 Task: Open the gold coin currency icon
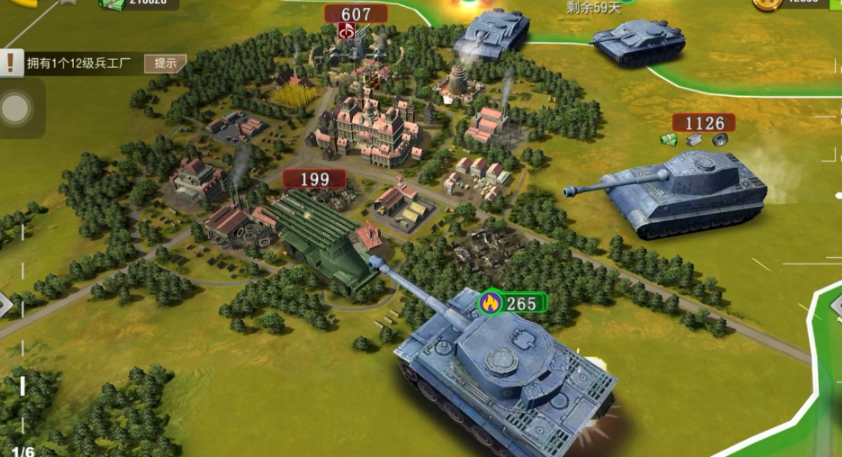click(766, 4)
